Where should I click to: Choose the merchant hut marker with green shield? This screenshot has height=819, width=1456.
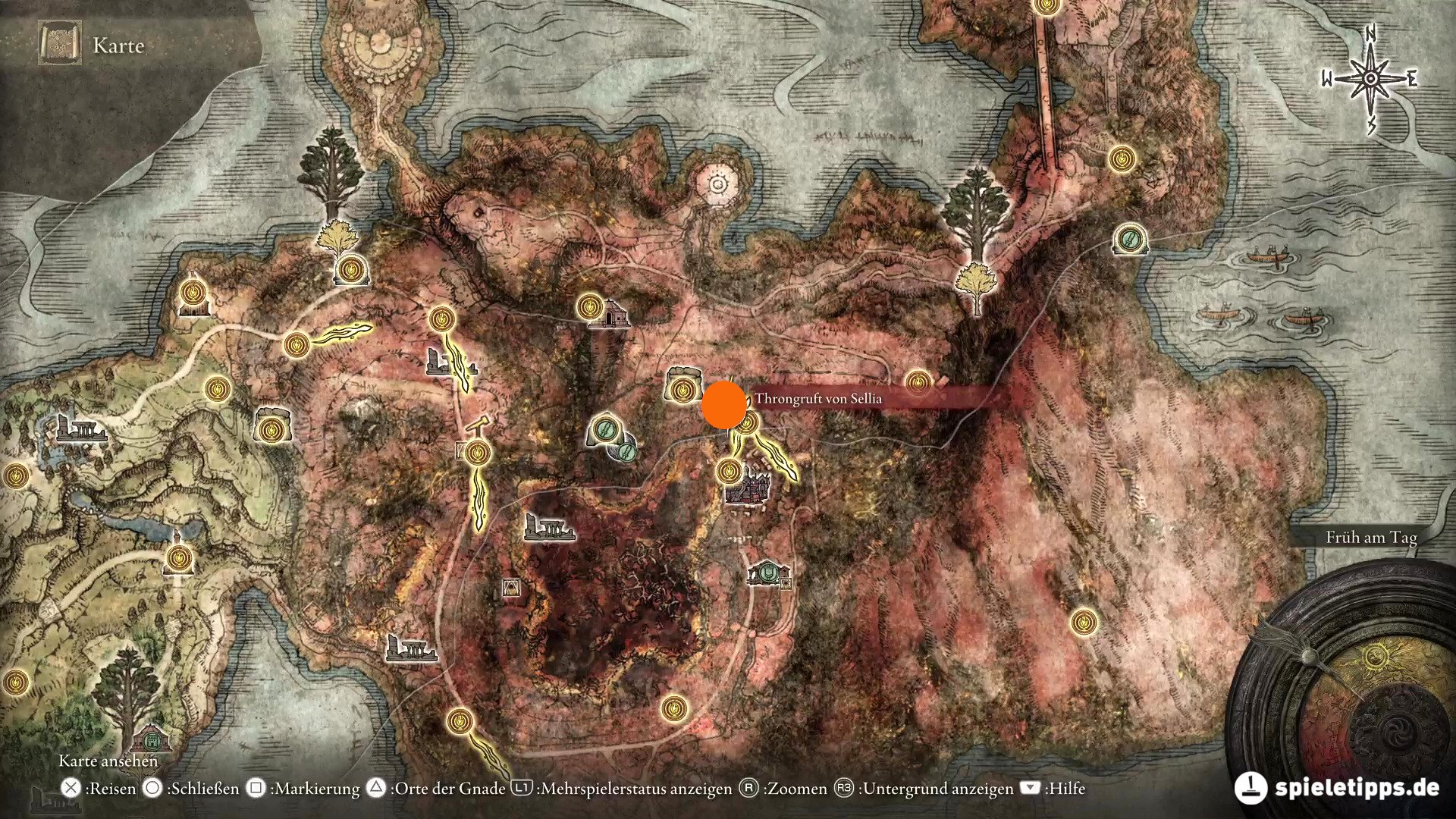coord(769,572)
